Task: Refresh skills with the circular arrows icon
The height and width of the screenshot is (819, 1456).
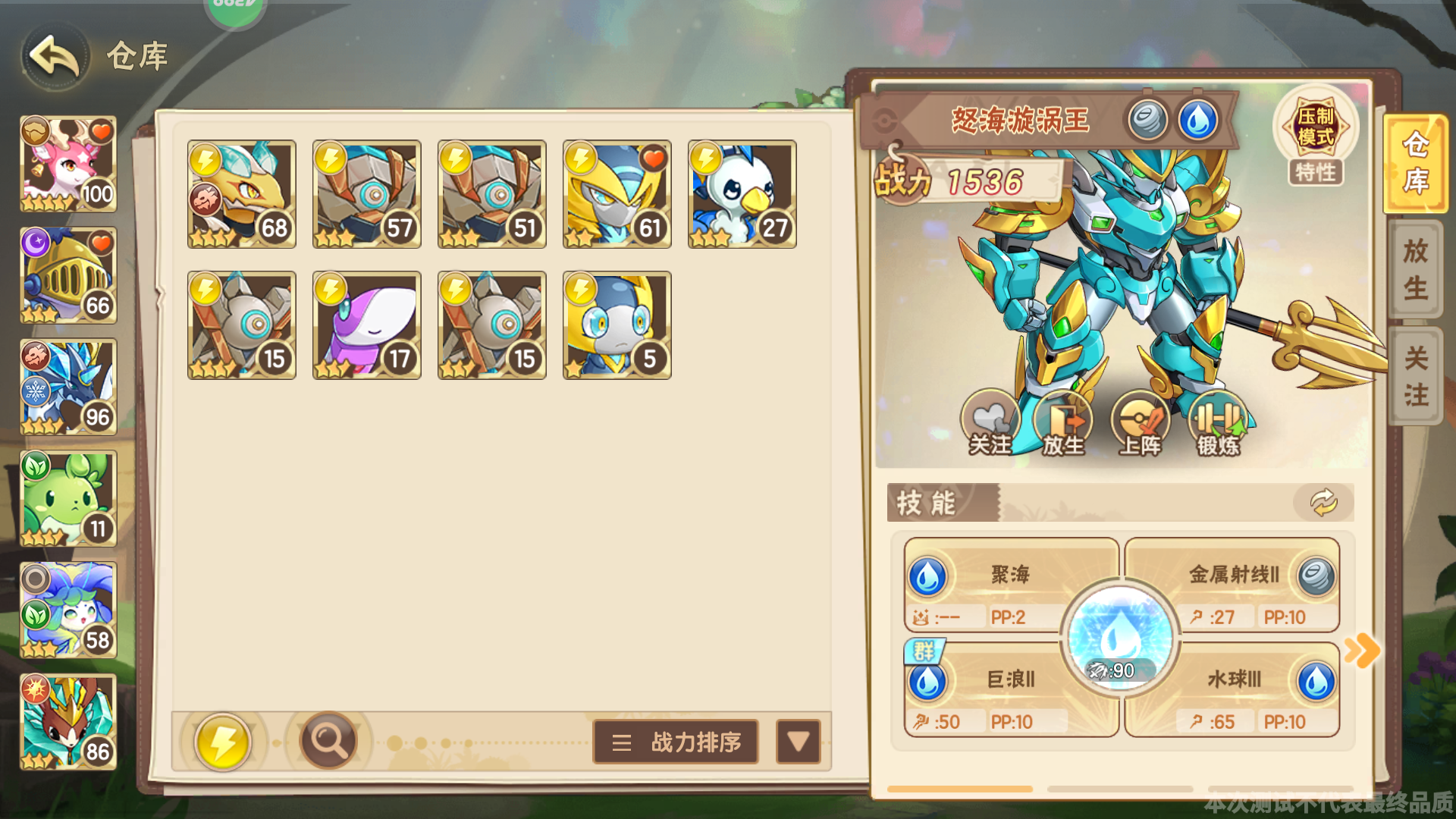Action: 1323,500
